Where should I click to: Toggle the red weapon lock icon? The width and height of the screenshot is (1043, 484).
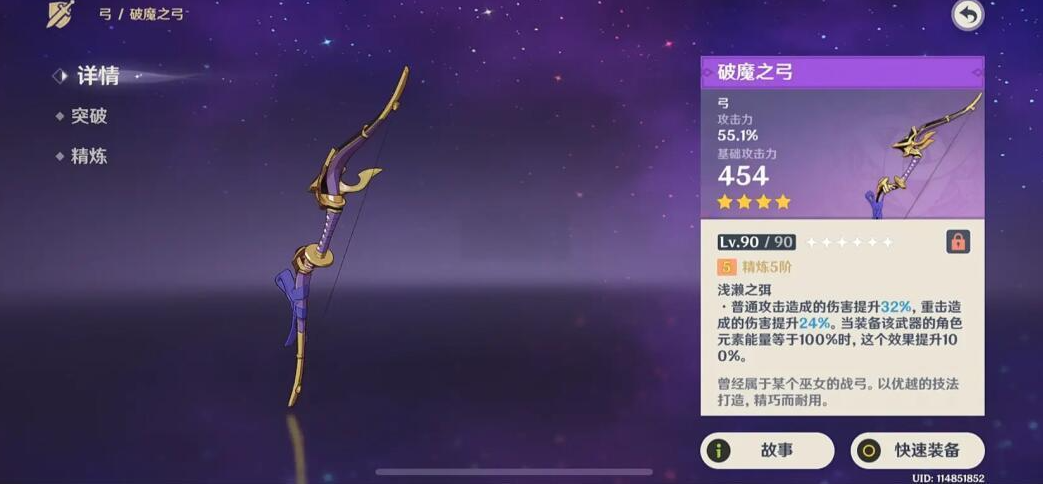(x=957, y=242)
